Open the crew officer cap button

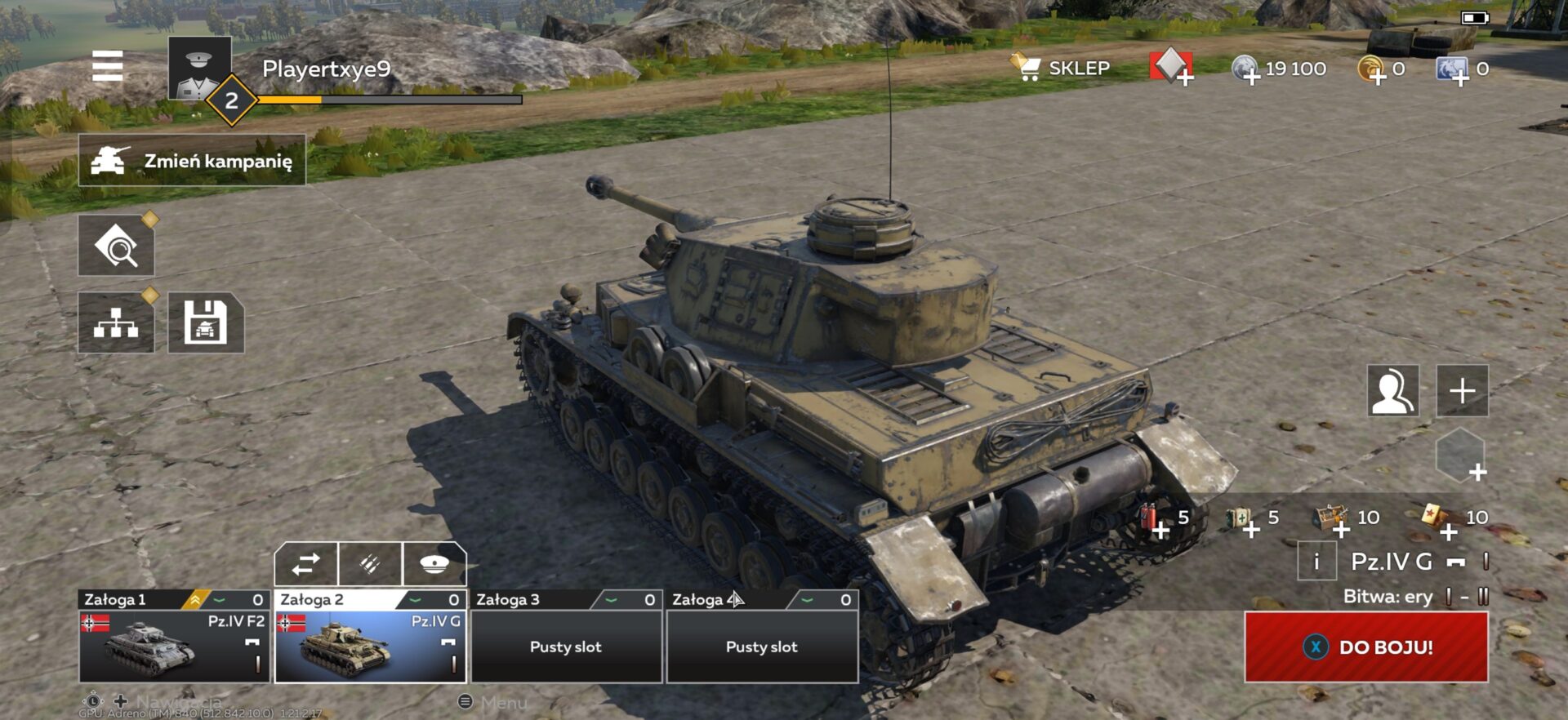tap(434, 564)
